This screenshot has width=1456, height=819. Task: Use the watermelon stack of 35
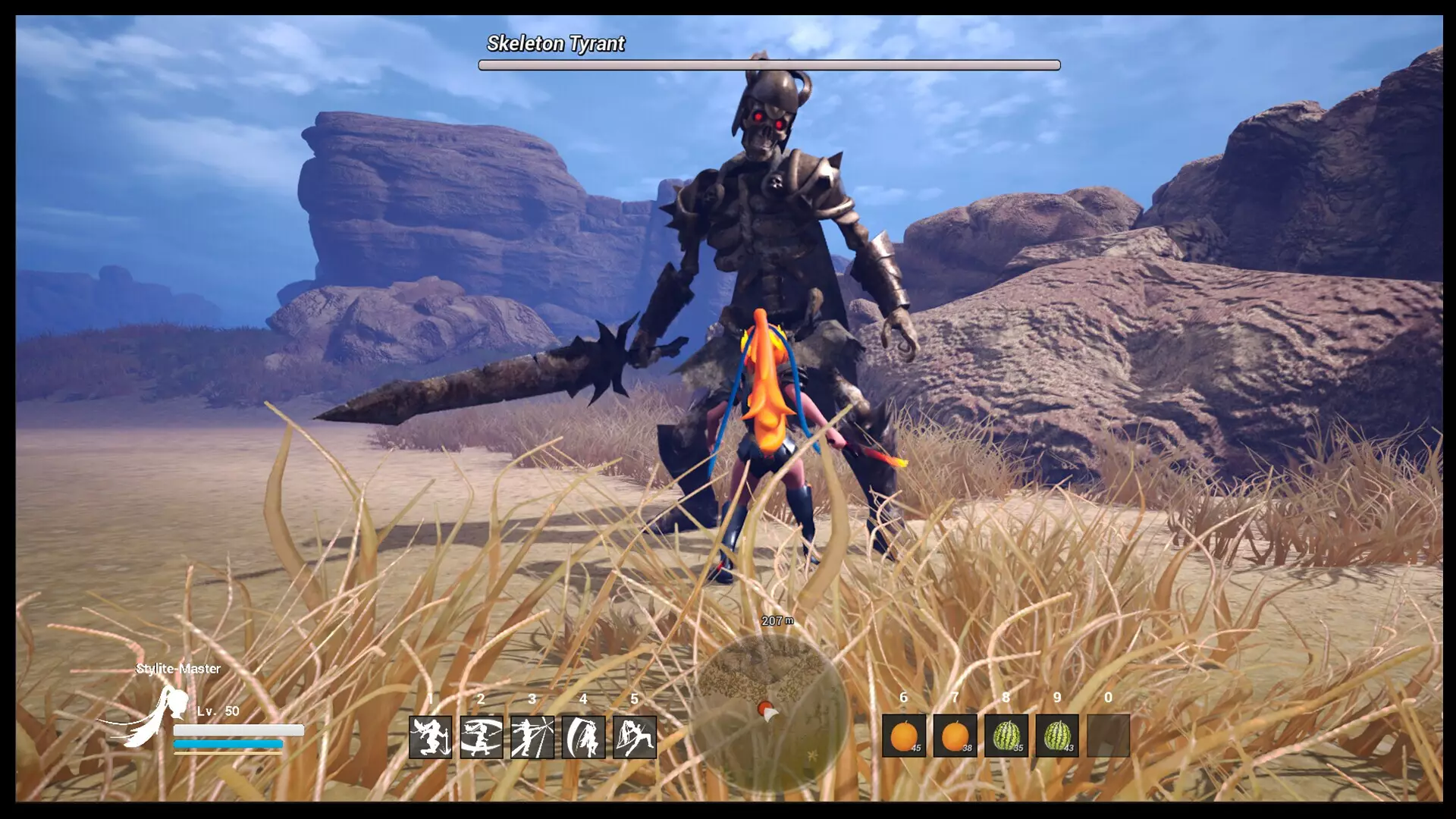pos(1006,736)
